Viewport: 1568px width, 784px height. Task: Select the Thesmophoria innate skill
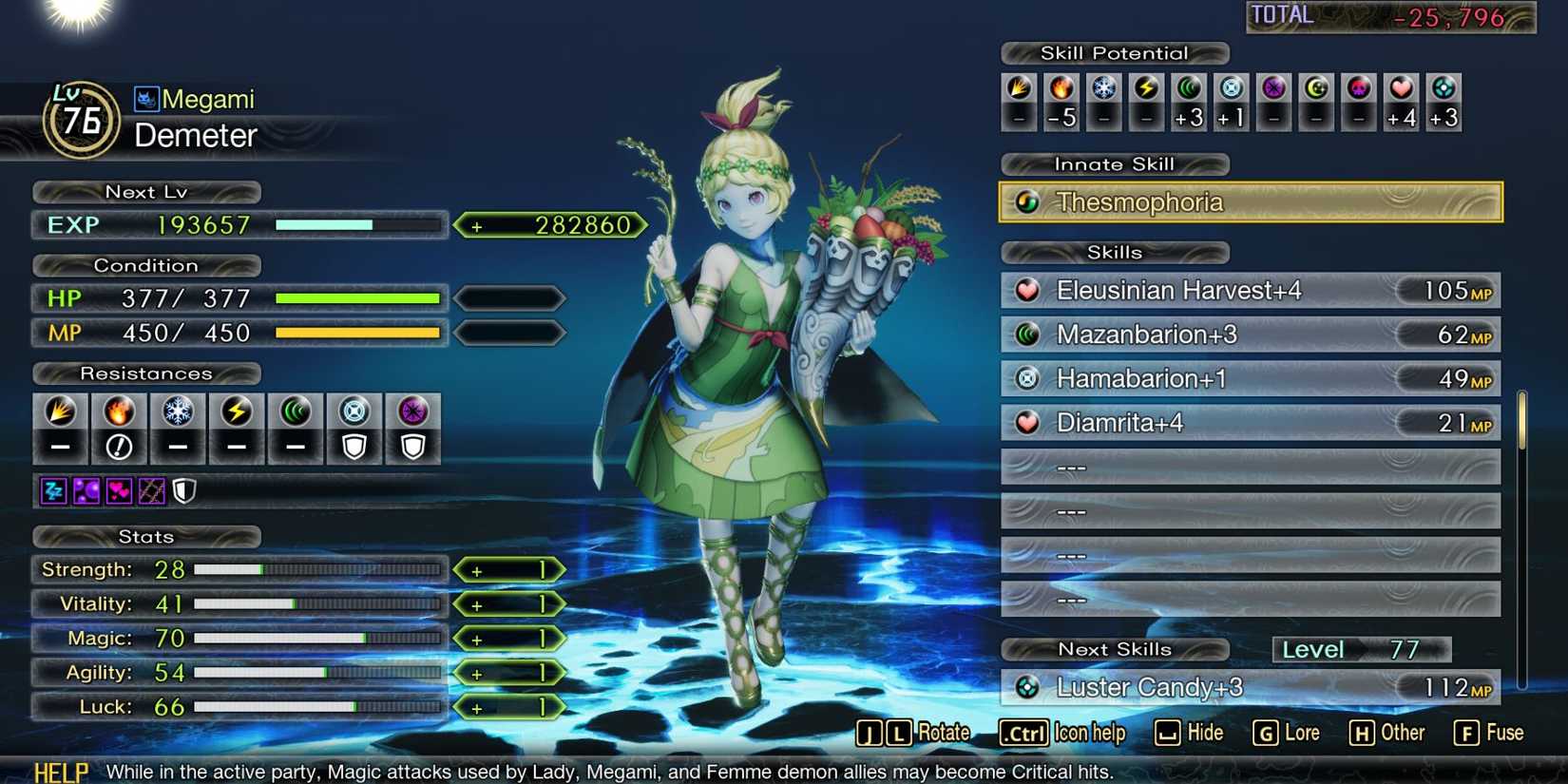[x=1249, y=201]
